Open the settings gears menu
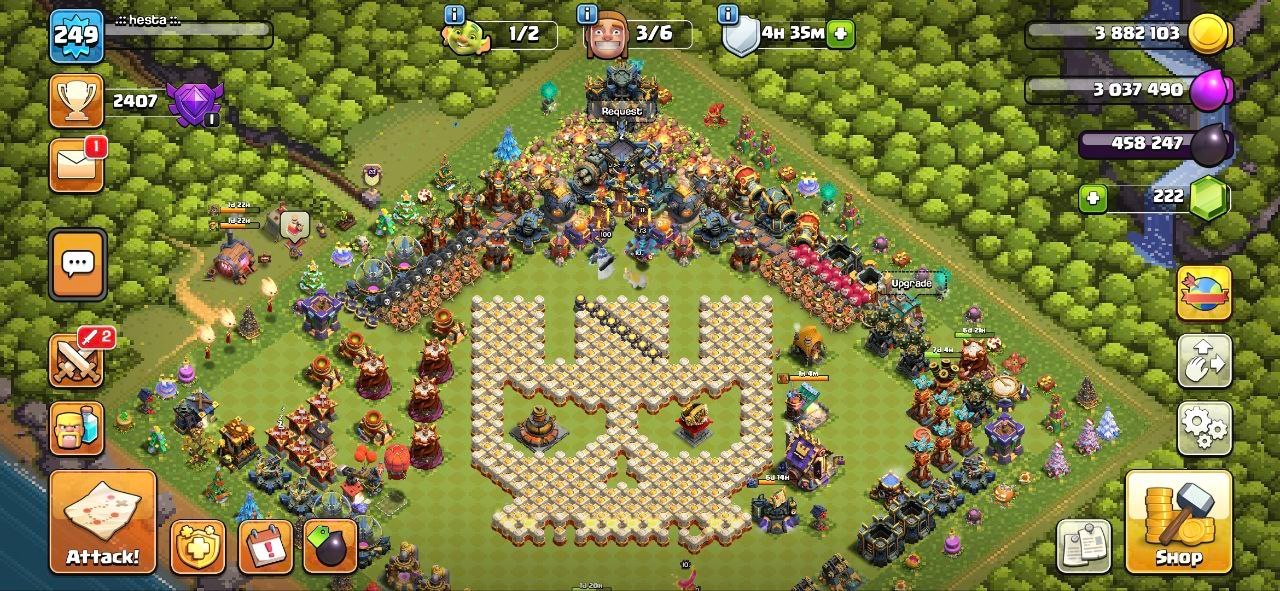Viewport: 1280px width, 591px height. pyautogui.click(x=1203, y=428)
